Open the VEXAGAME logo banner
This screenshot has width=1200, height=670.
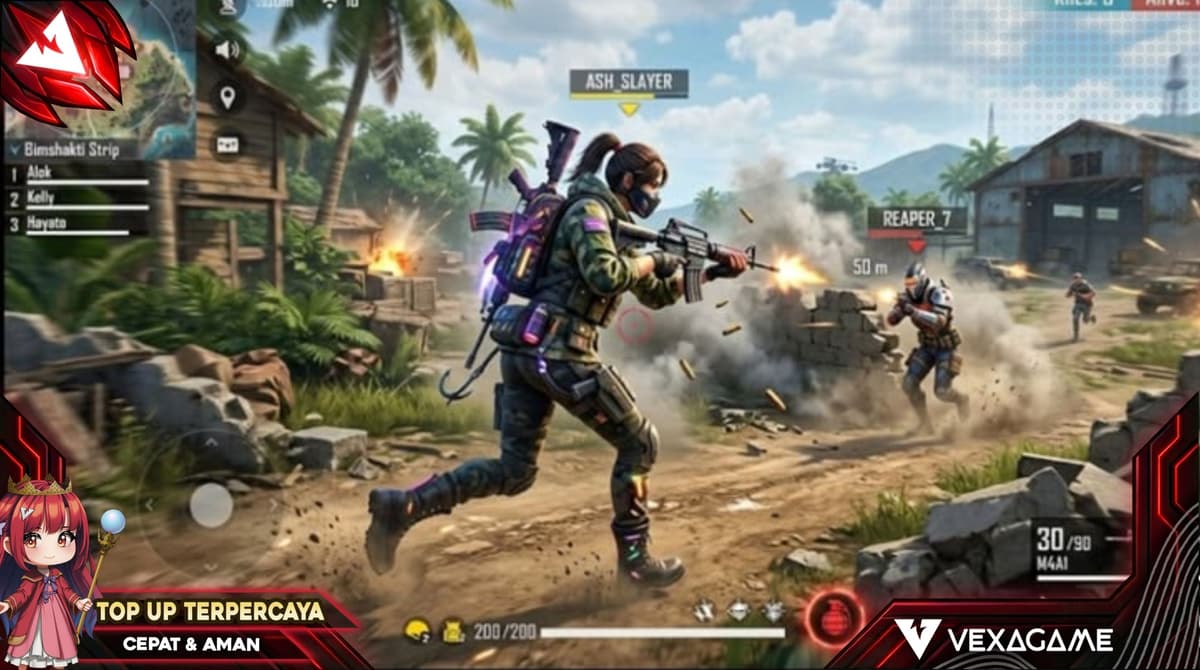tap(1003, 639)
